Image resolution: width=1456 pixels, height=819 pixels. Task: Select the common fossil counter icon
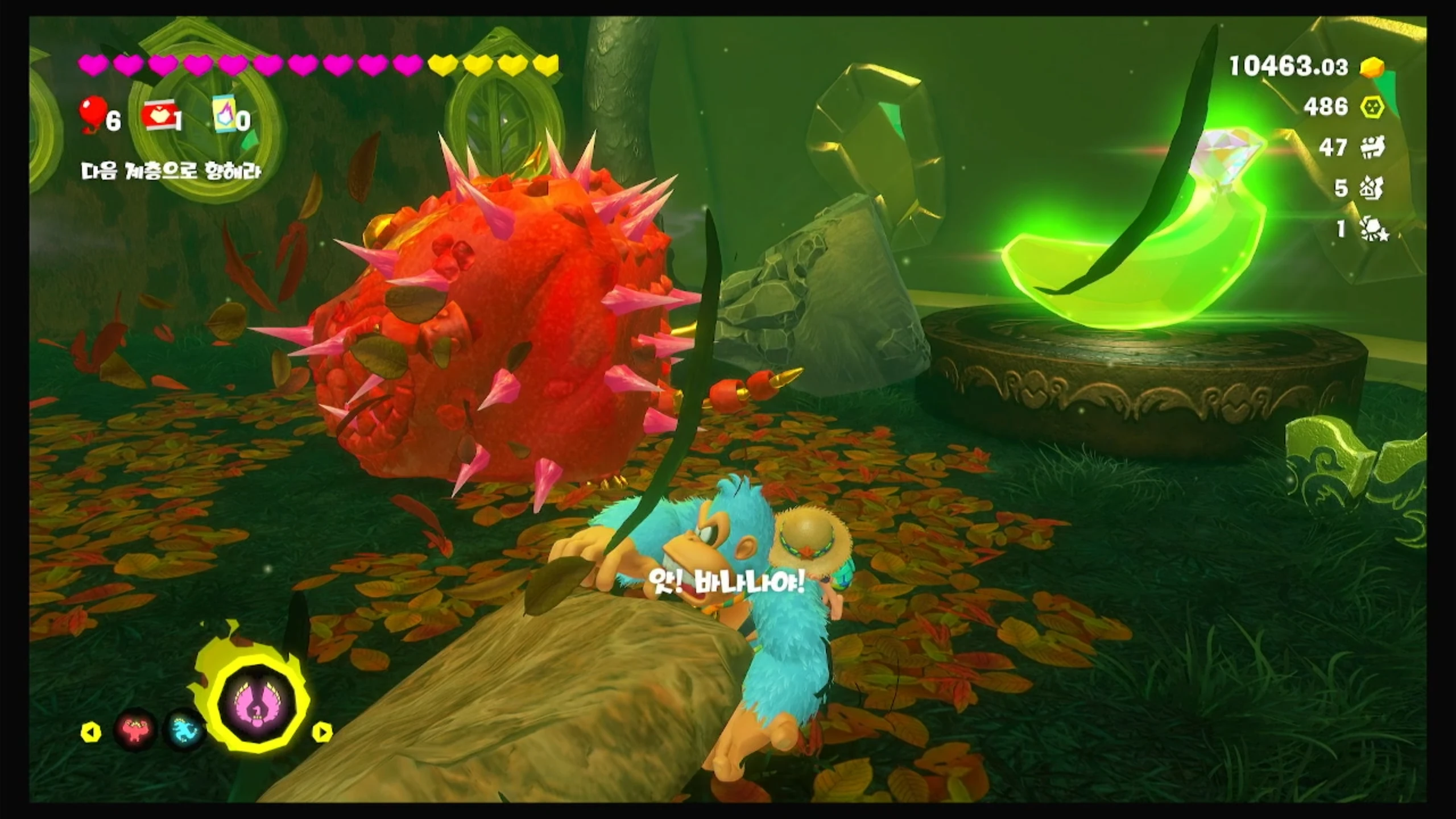pyautogui.click(x=1372, y=147)
